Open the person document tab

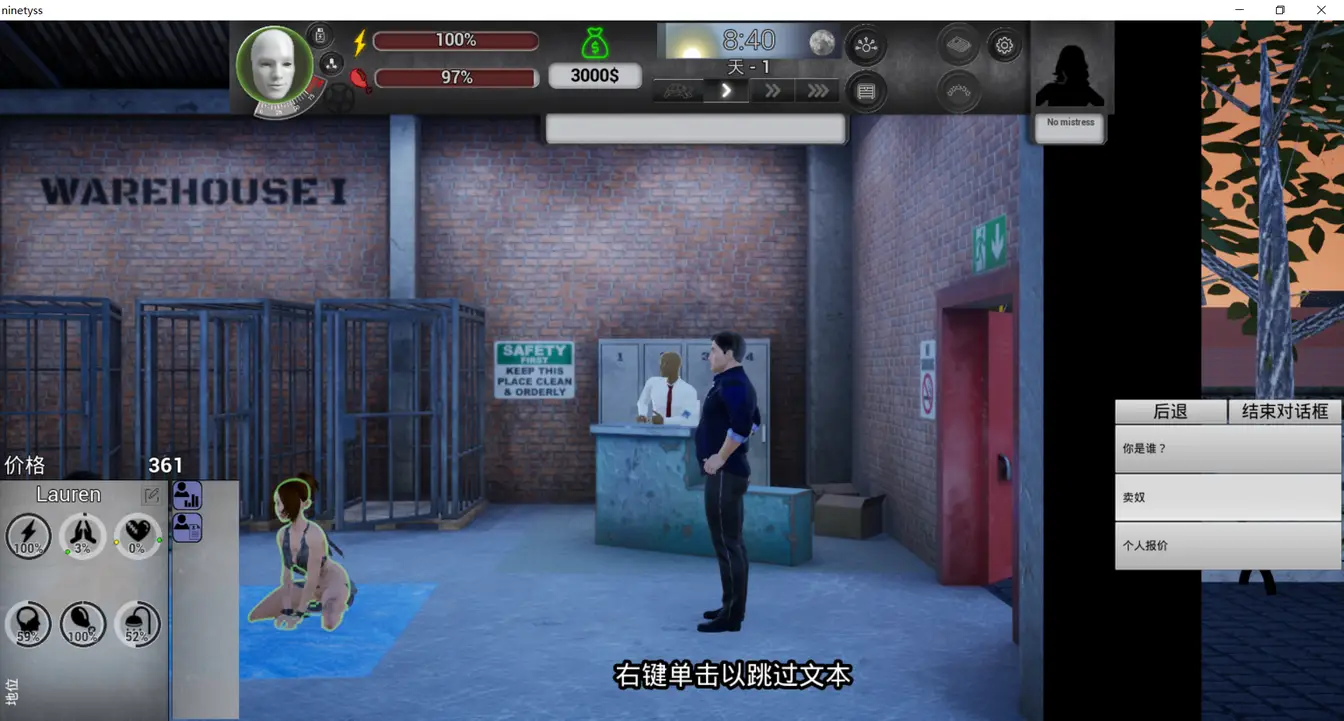(x=187, y=527)
